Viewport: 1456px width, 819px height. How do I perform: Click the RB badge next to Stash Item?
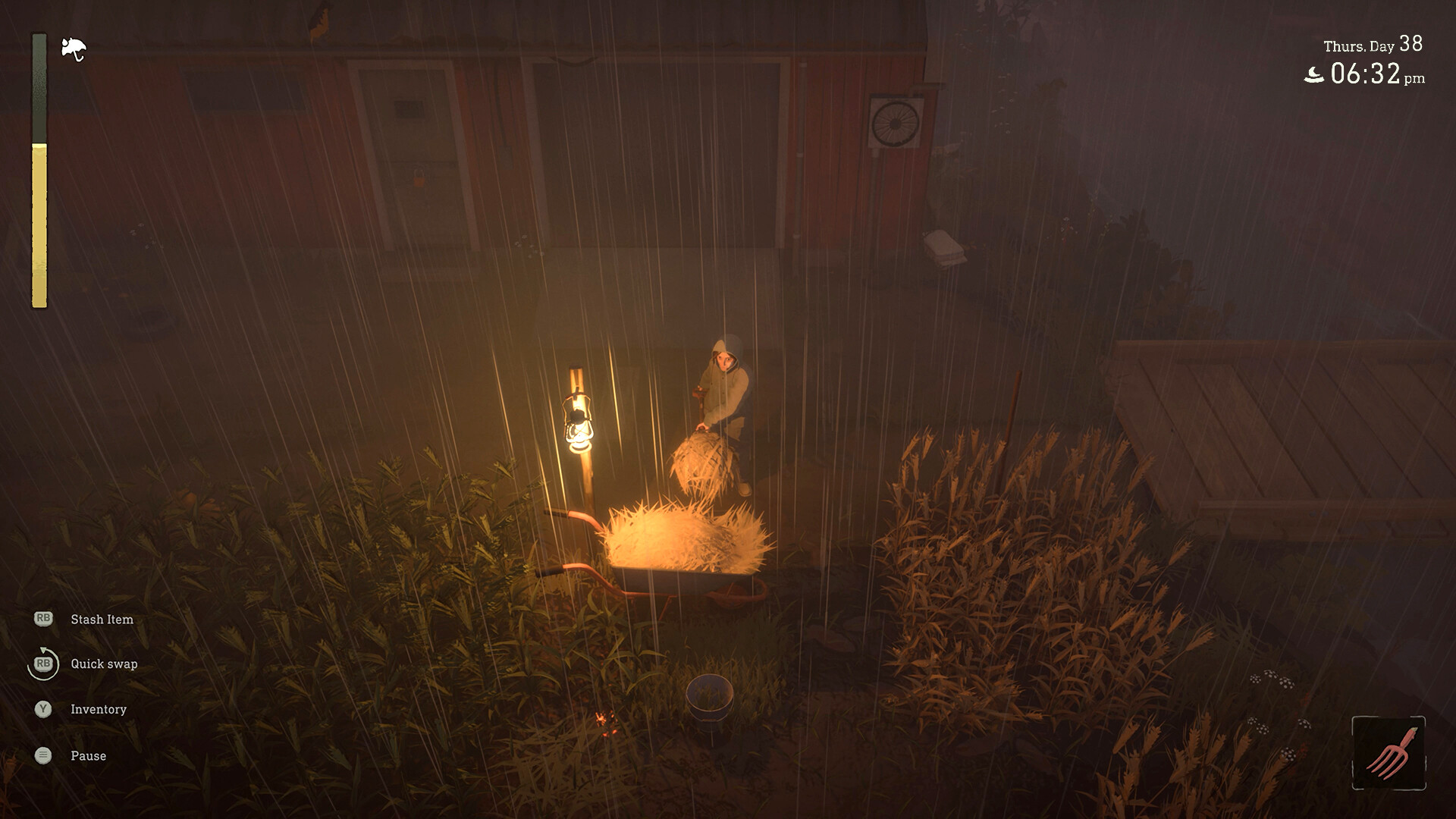click(x=45, y=619)
